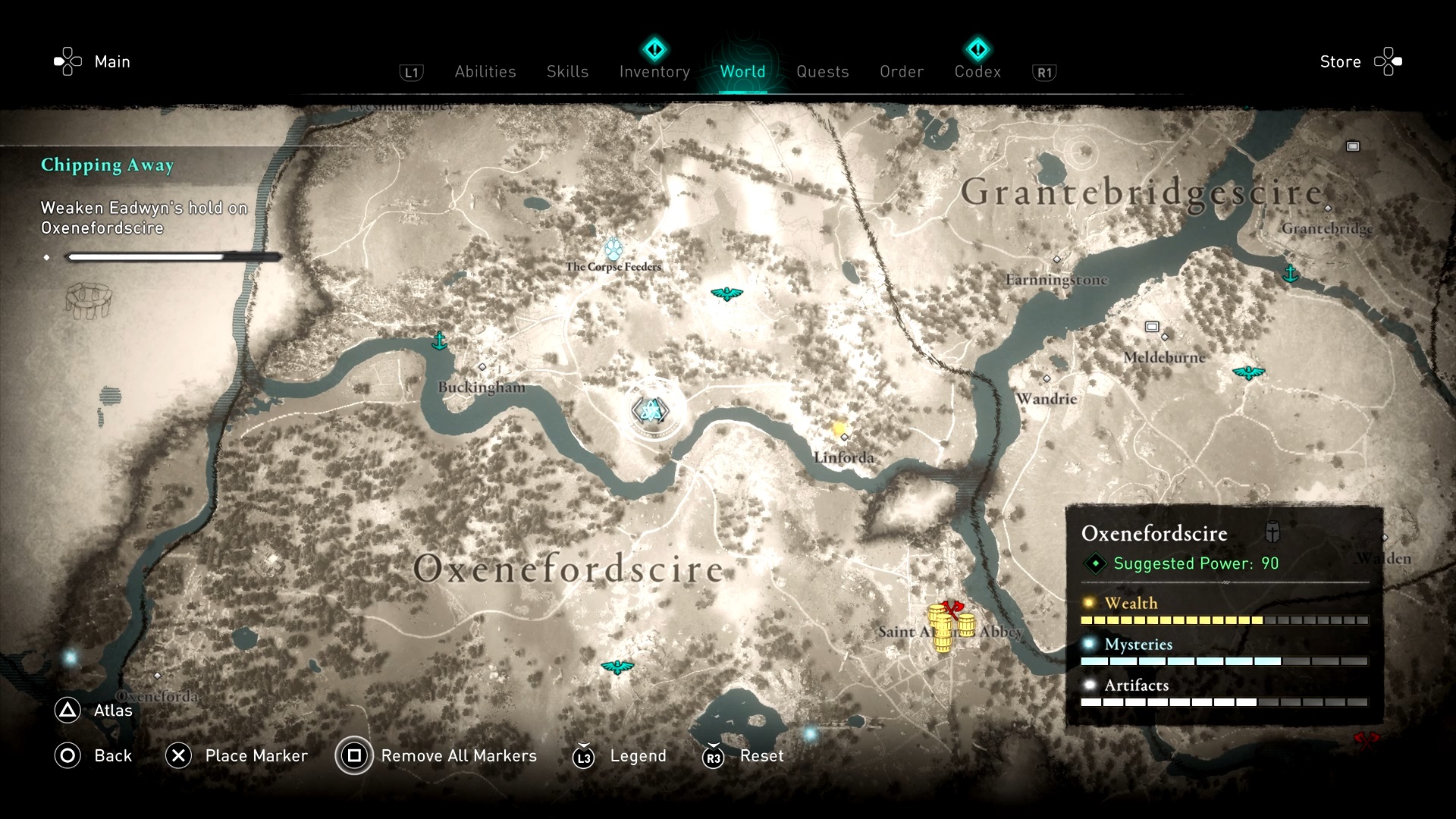1456x819 pixels.
Task: Switch to the Codex tab
Action: [977, 71]
